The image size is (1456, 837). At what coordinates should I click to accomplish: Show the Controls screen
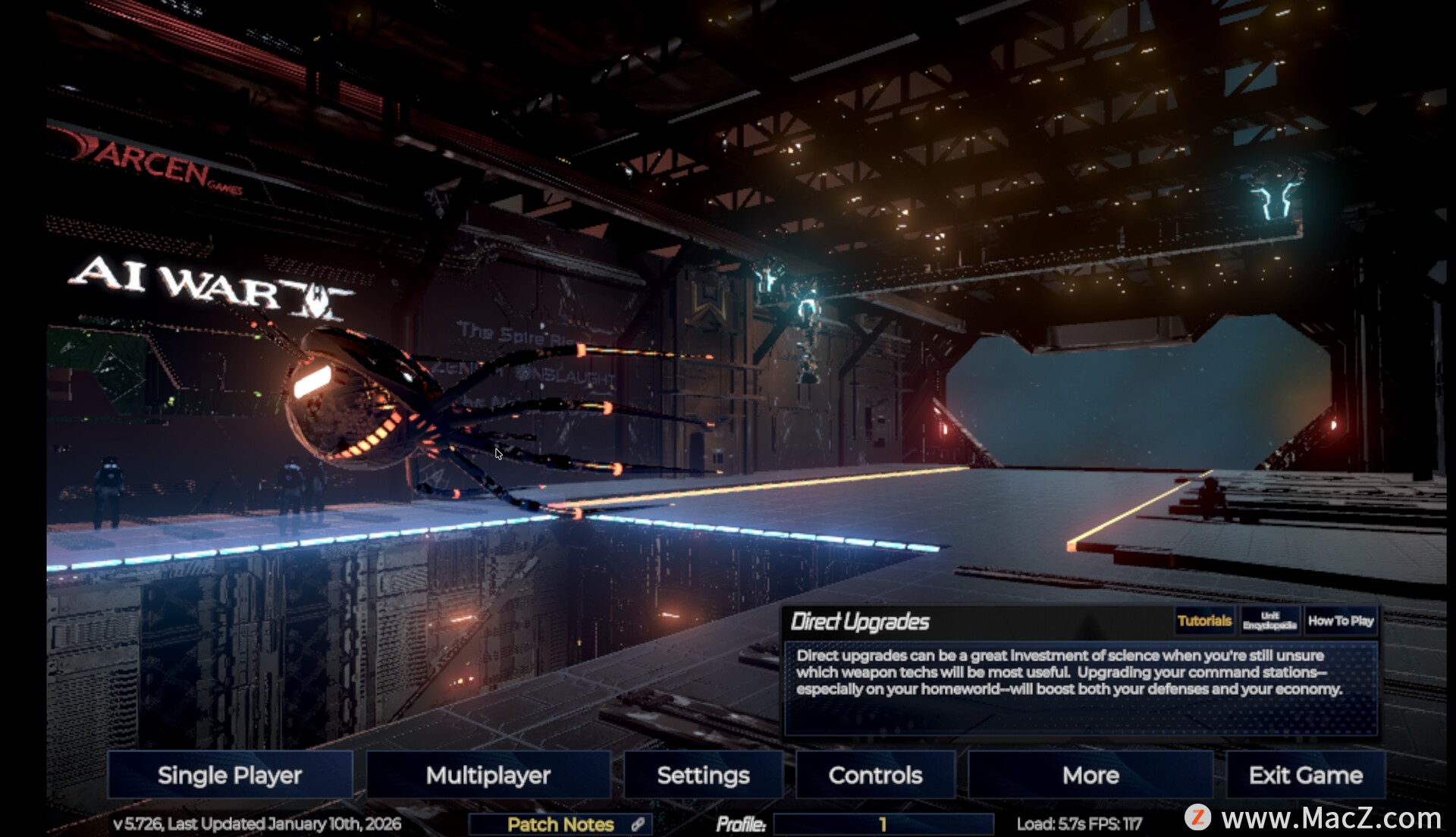click(875, 775)
